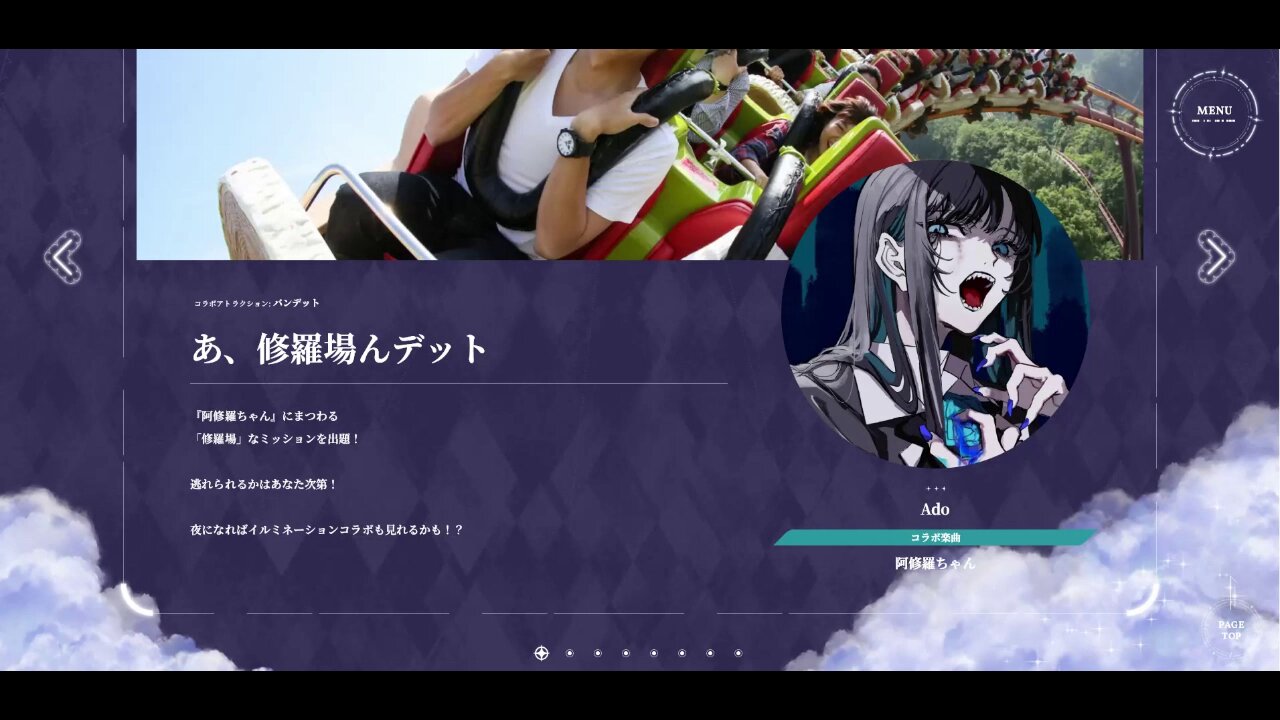This screenshot has width=1280, height=720.
Task: Select the second carousel pagination dot
Action: 569,654
